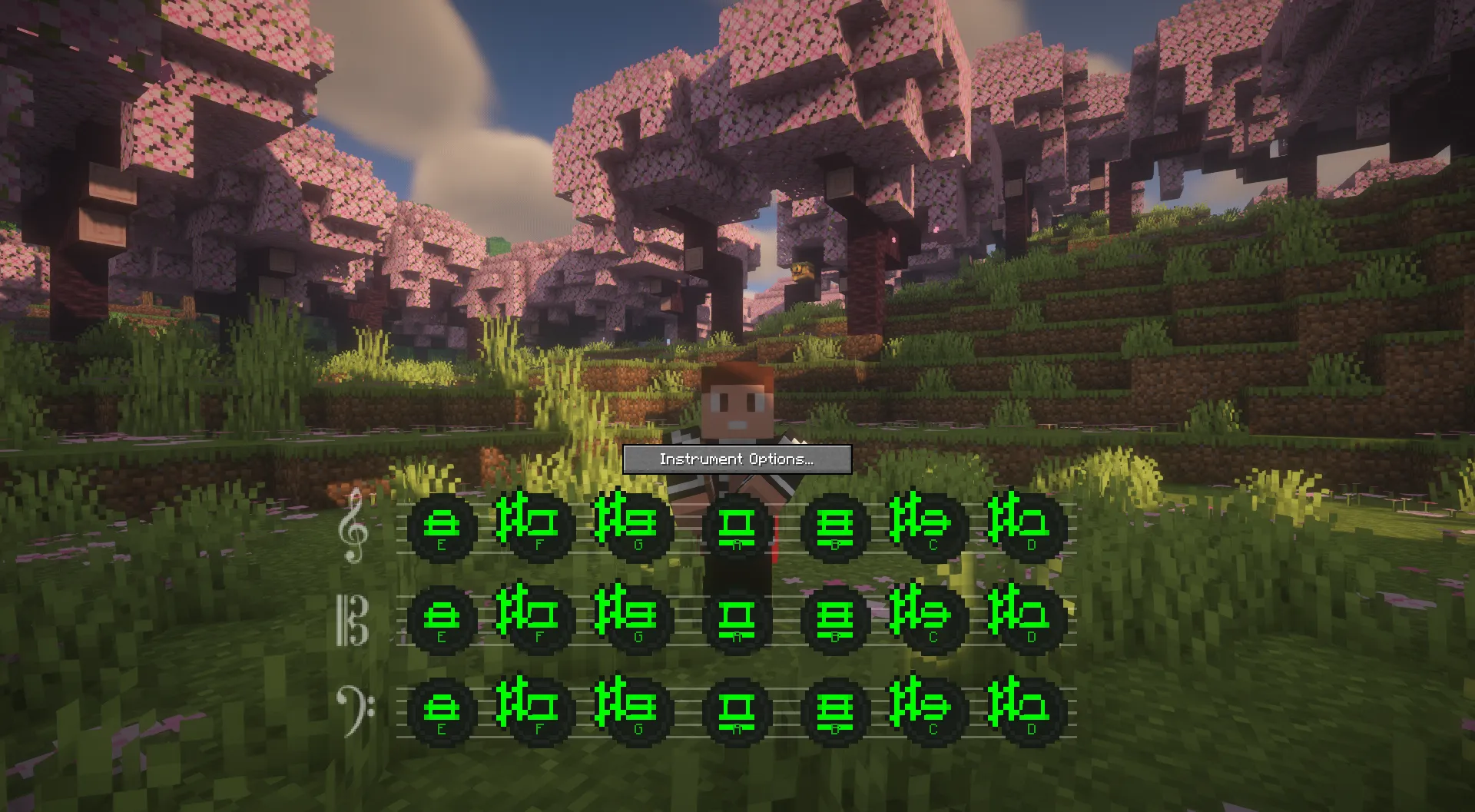Screen dimensions: 1475x812
Task: Play the E note on the treble staff
Action: (442, 528)
